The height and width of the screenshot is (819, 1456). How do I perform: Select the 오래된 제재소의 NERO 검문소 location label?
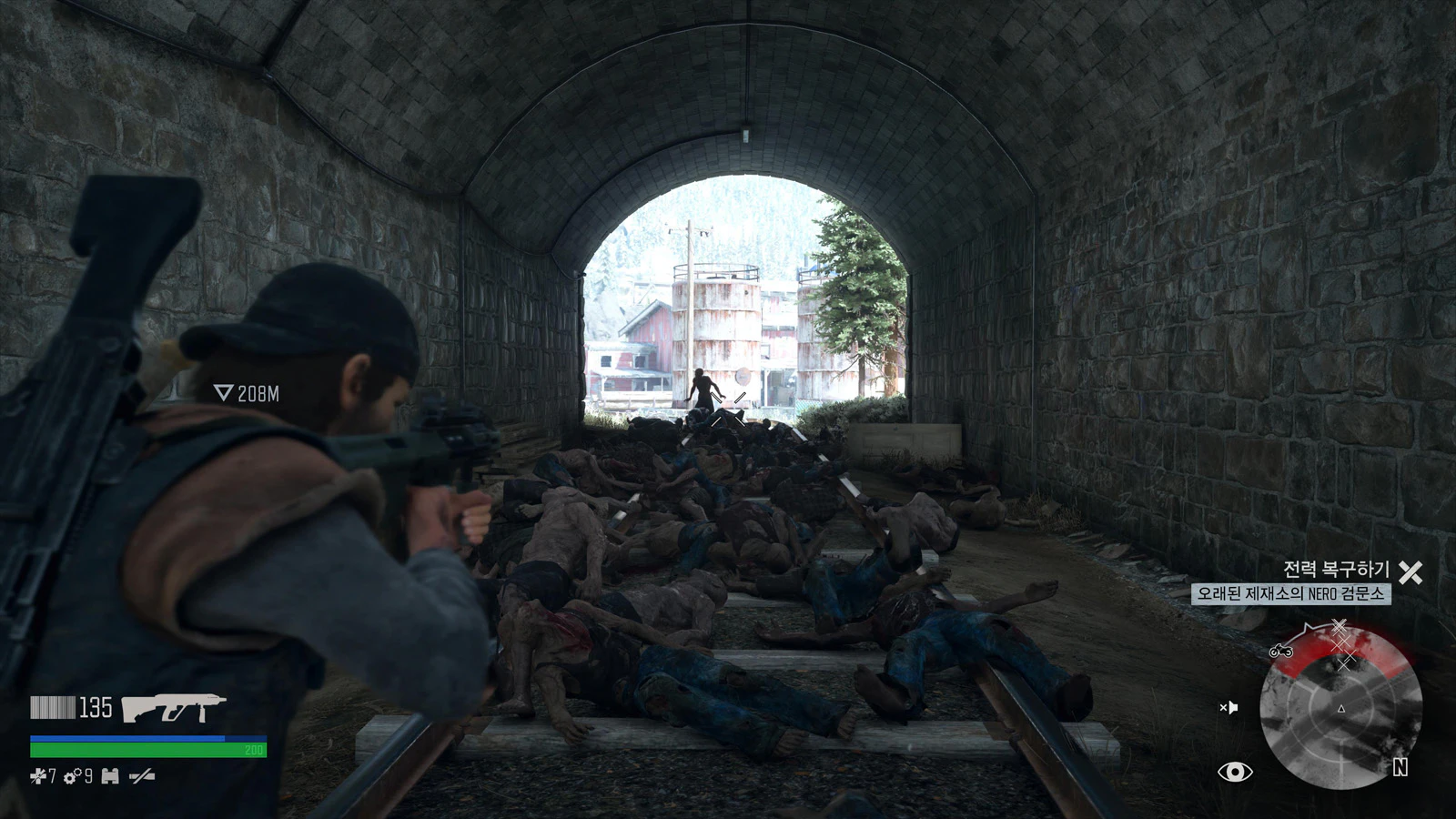pos(1290,594)
